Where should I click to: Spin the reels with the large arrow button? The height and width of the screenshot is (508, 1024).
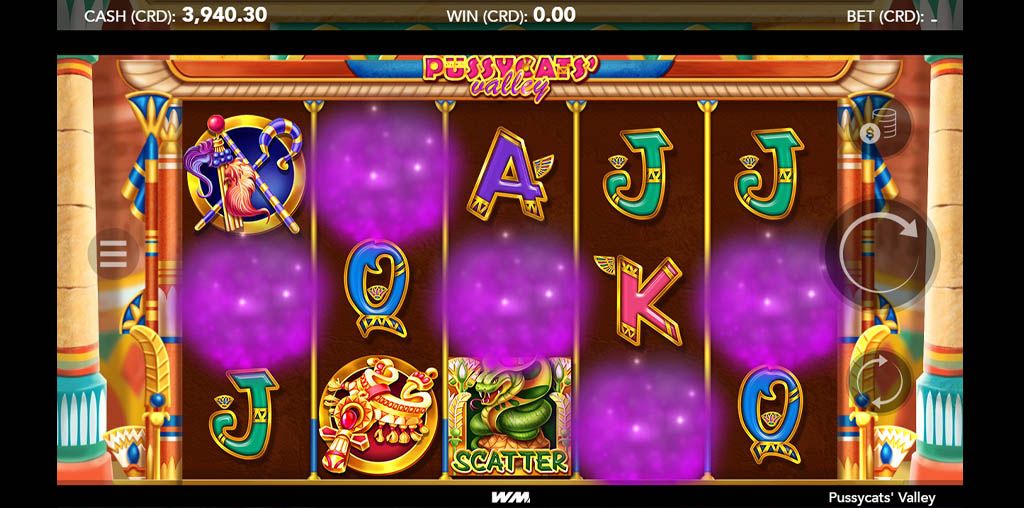[880, 254]
